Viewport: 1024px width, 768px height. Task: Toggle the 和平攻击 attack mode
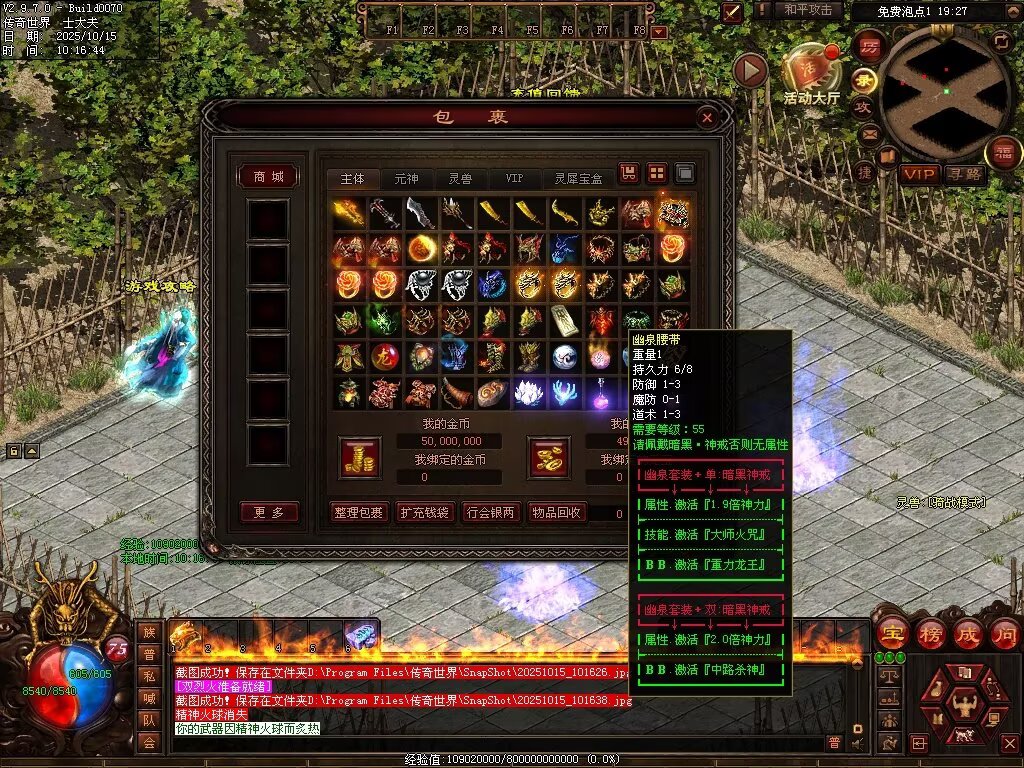(808, 10)
